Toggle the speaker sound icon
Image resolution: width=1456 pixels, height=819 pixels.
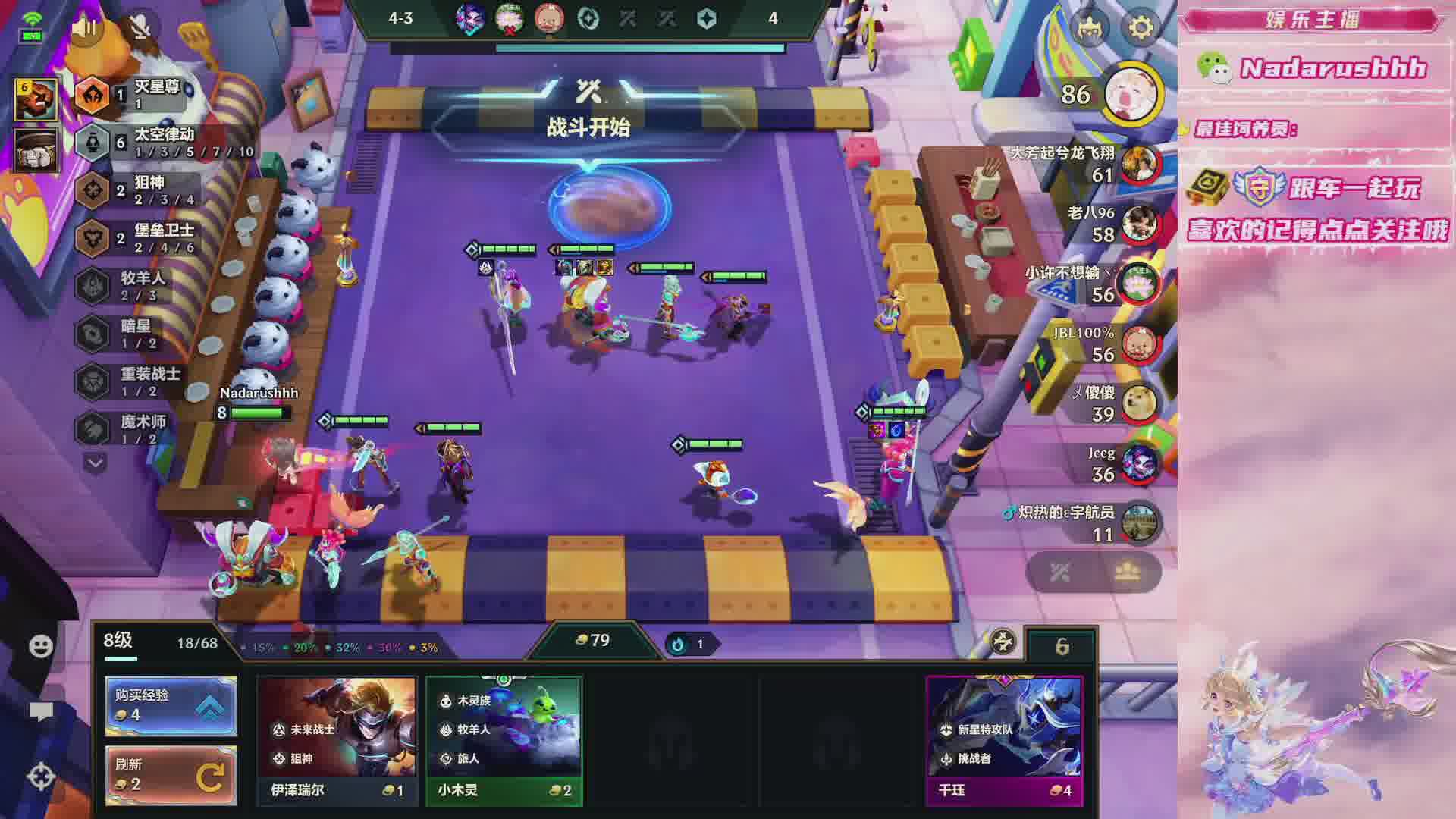(86, 28)
